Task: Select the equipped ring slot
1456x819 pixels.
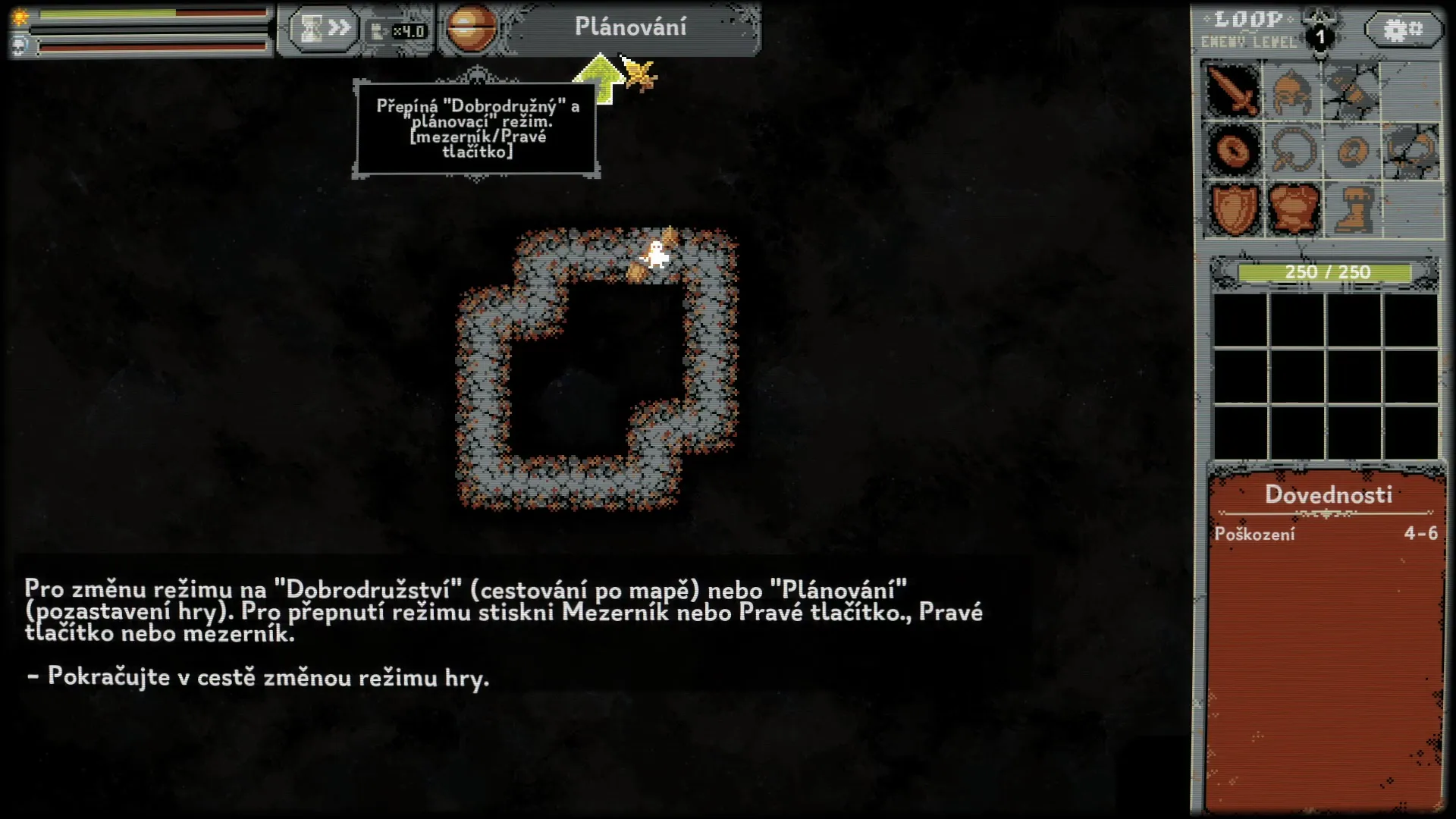Action: pyautogui.click(x=1233, y=150)
